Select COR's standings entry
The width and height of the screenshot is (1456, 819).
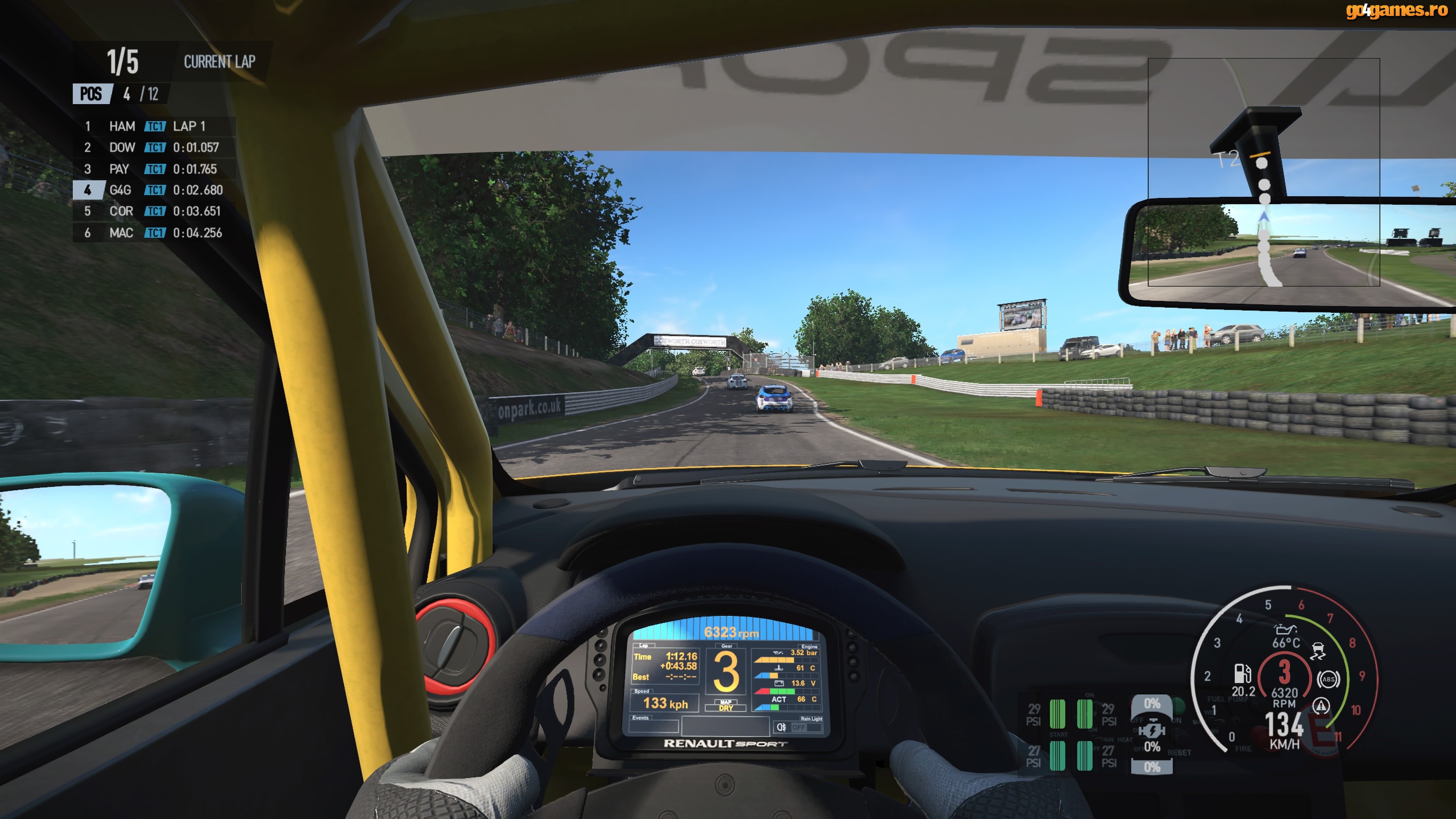coord(152,212)
